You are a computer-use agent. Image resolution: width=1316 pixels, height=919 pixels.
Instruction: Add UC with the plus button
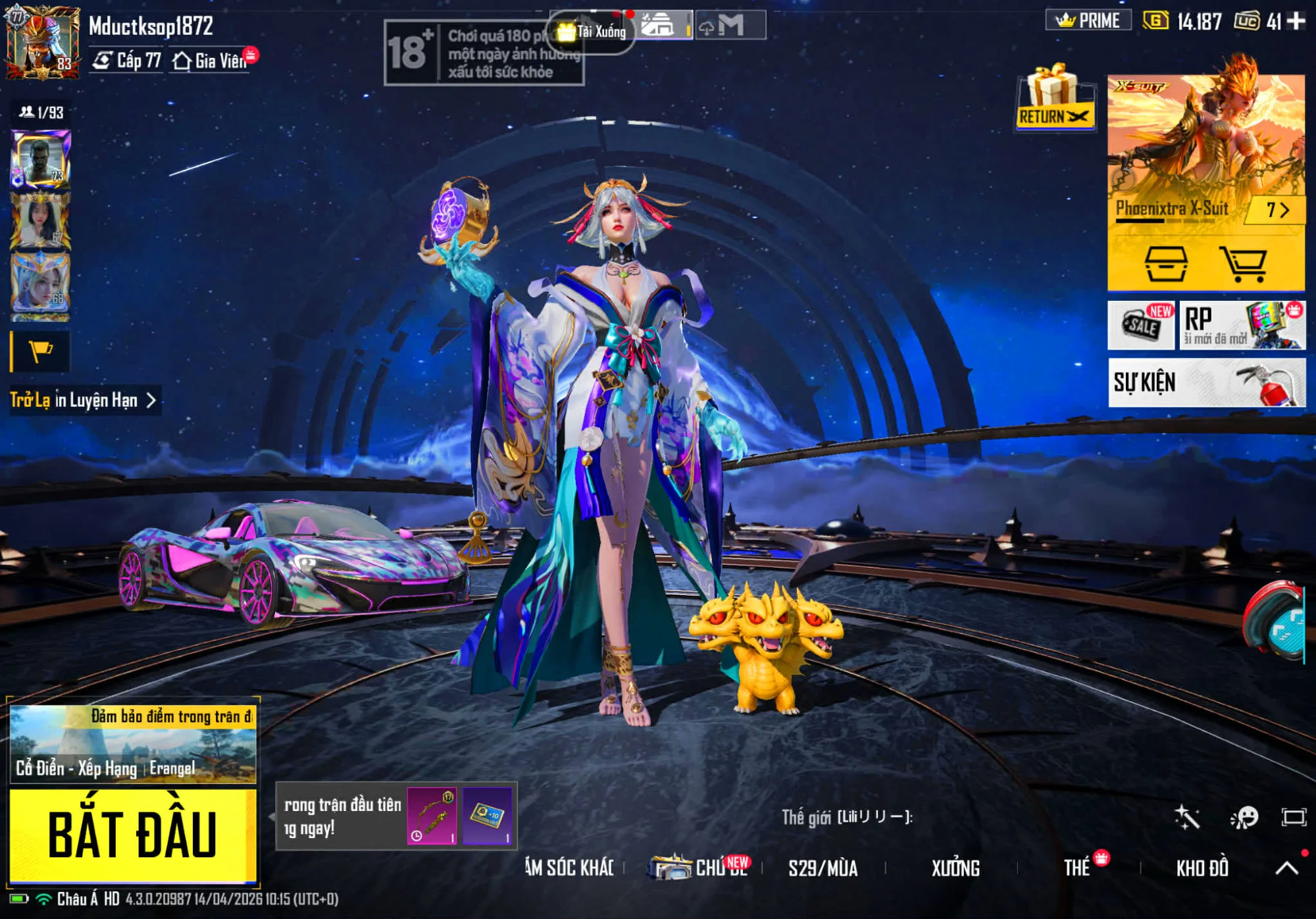click(x=1296, y=21)
